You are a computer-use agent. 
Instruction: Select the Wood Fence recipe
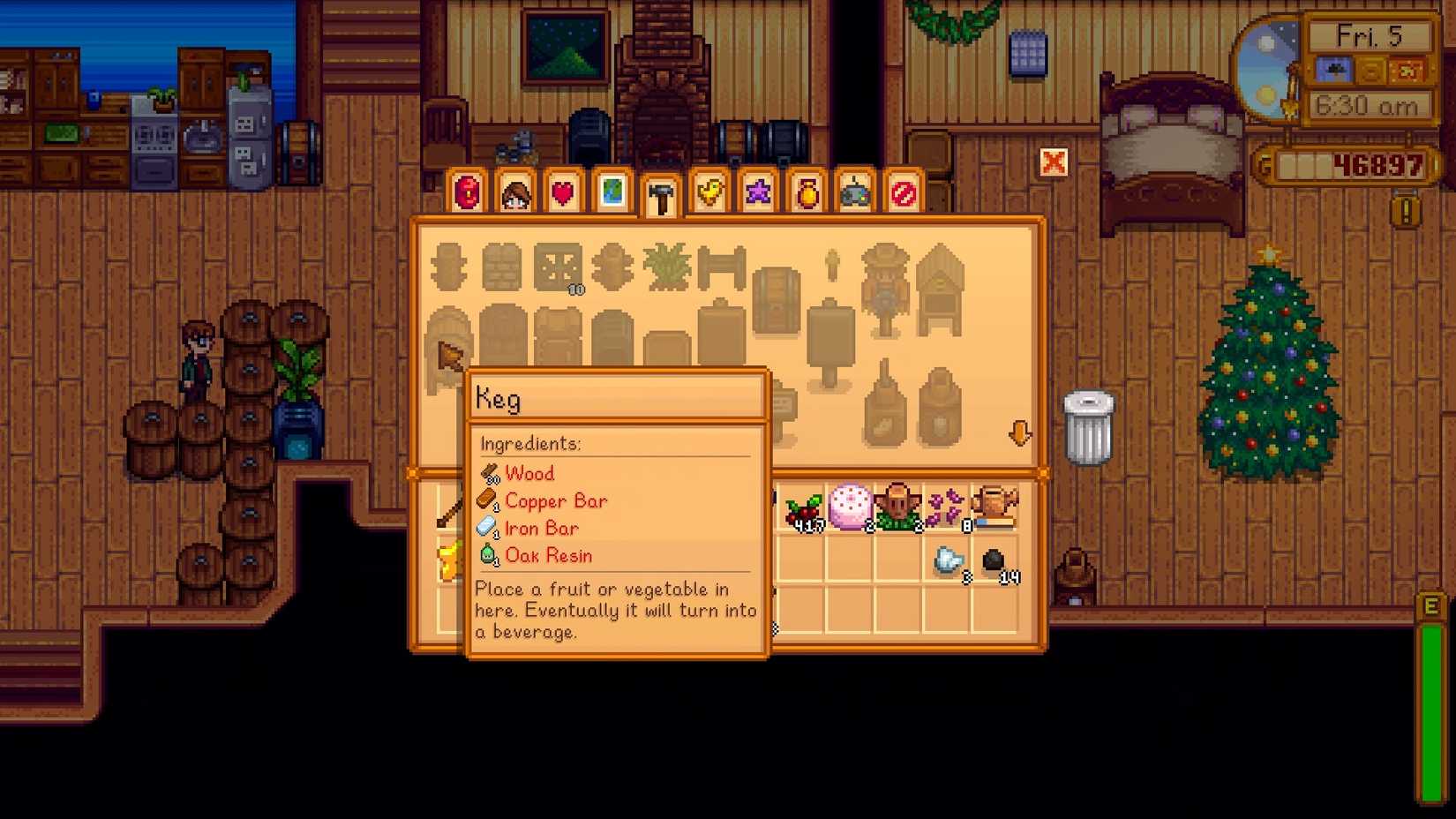[450, 265]
